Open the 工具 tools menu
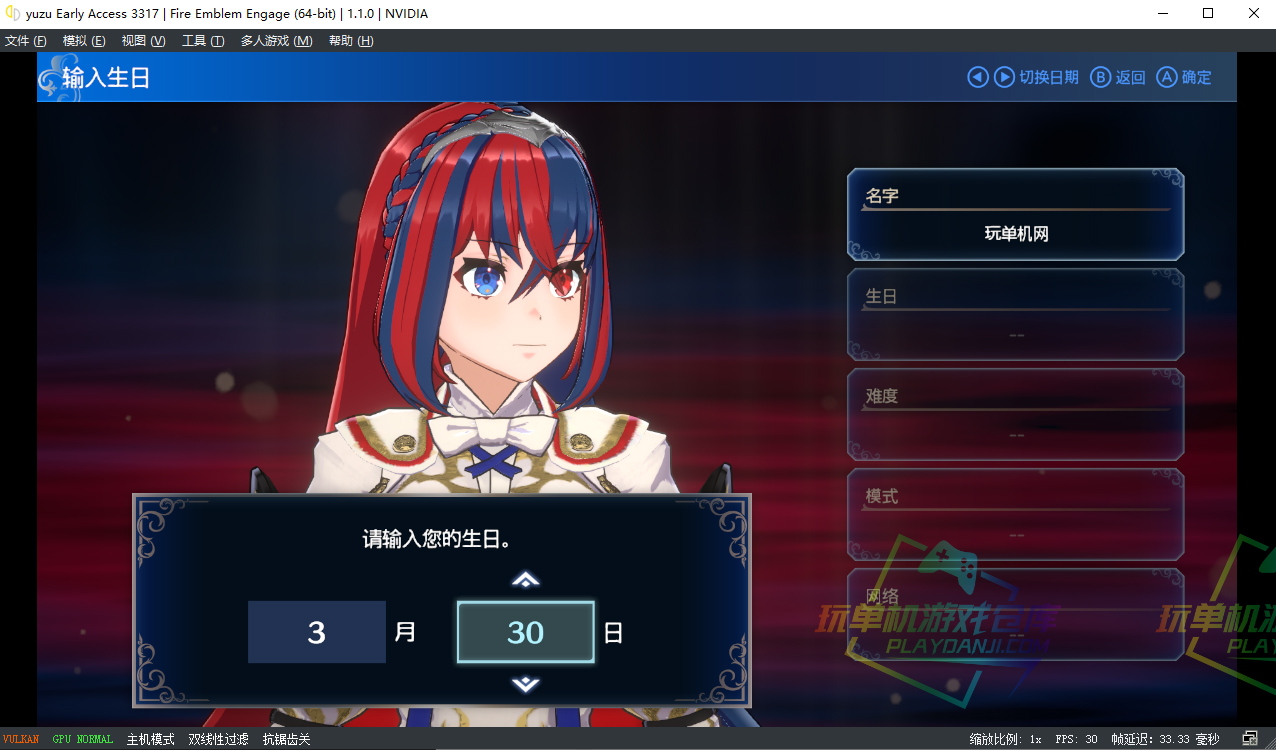The height and width of the screenshot is (750, 1276). [x=203, y=41]
